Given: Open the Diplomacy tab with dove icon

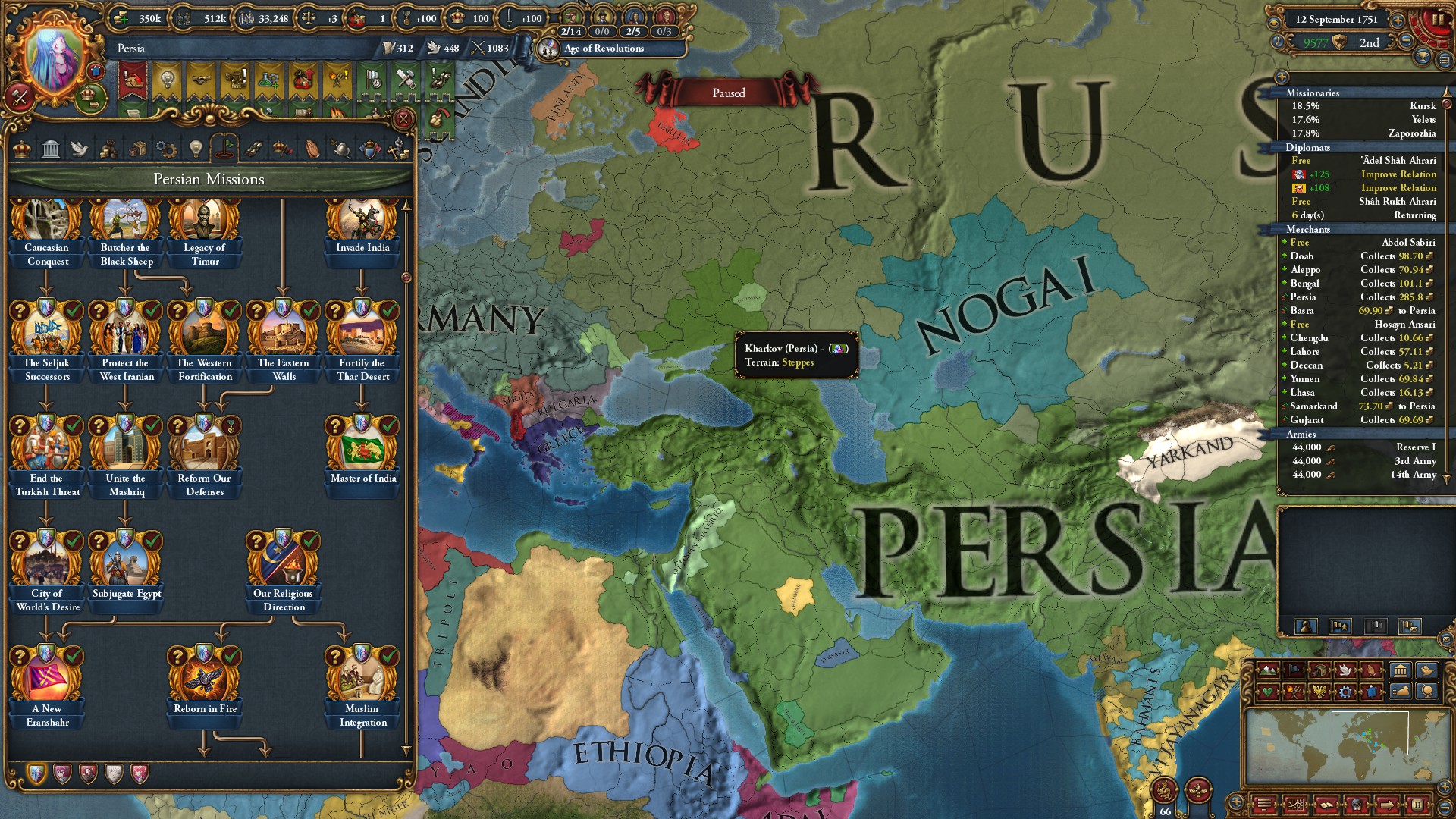Looking at the screenshot, I should coord(80,149).
